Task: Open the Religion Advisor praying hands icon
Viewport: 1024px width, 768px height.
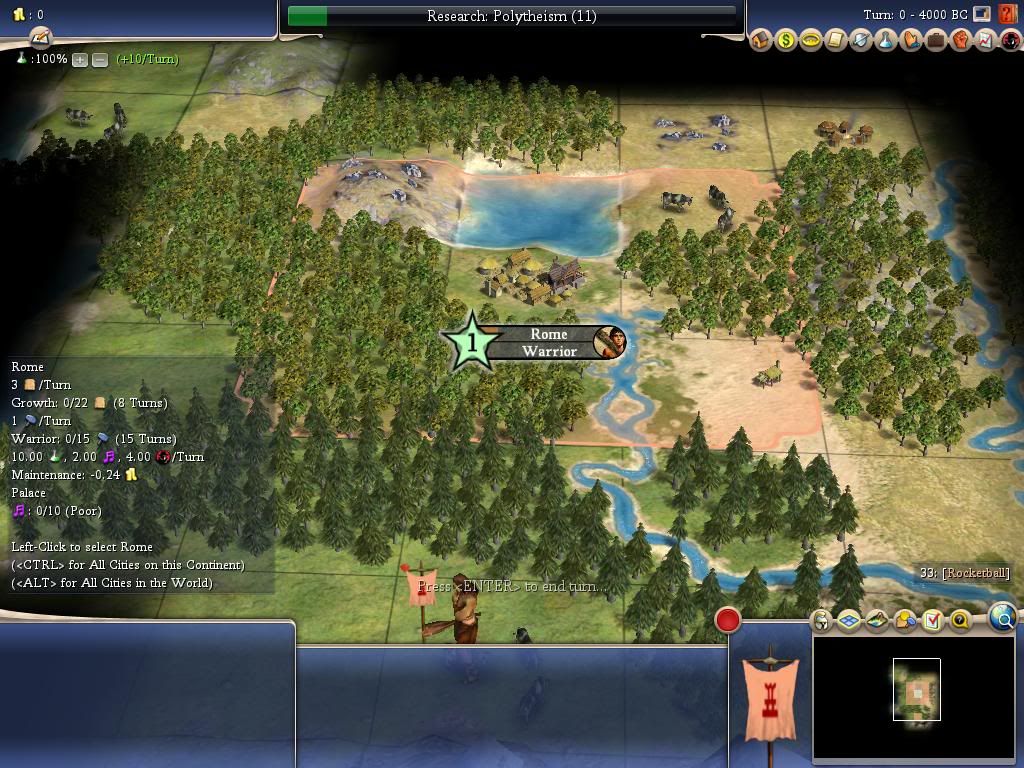Action: coord(911,41)
